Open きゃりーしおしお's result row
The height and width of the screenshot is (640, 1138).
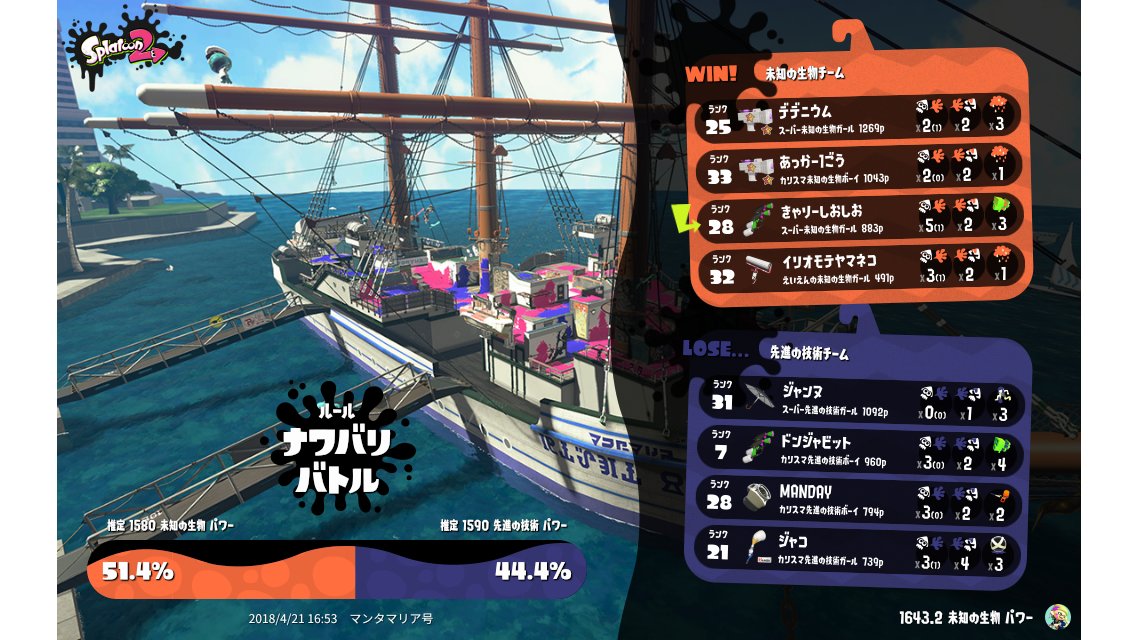(x=860, y=218)
